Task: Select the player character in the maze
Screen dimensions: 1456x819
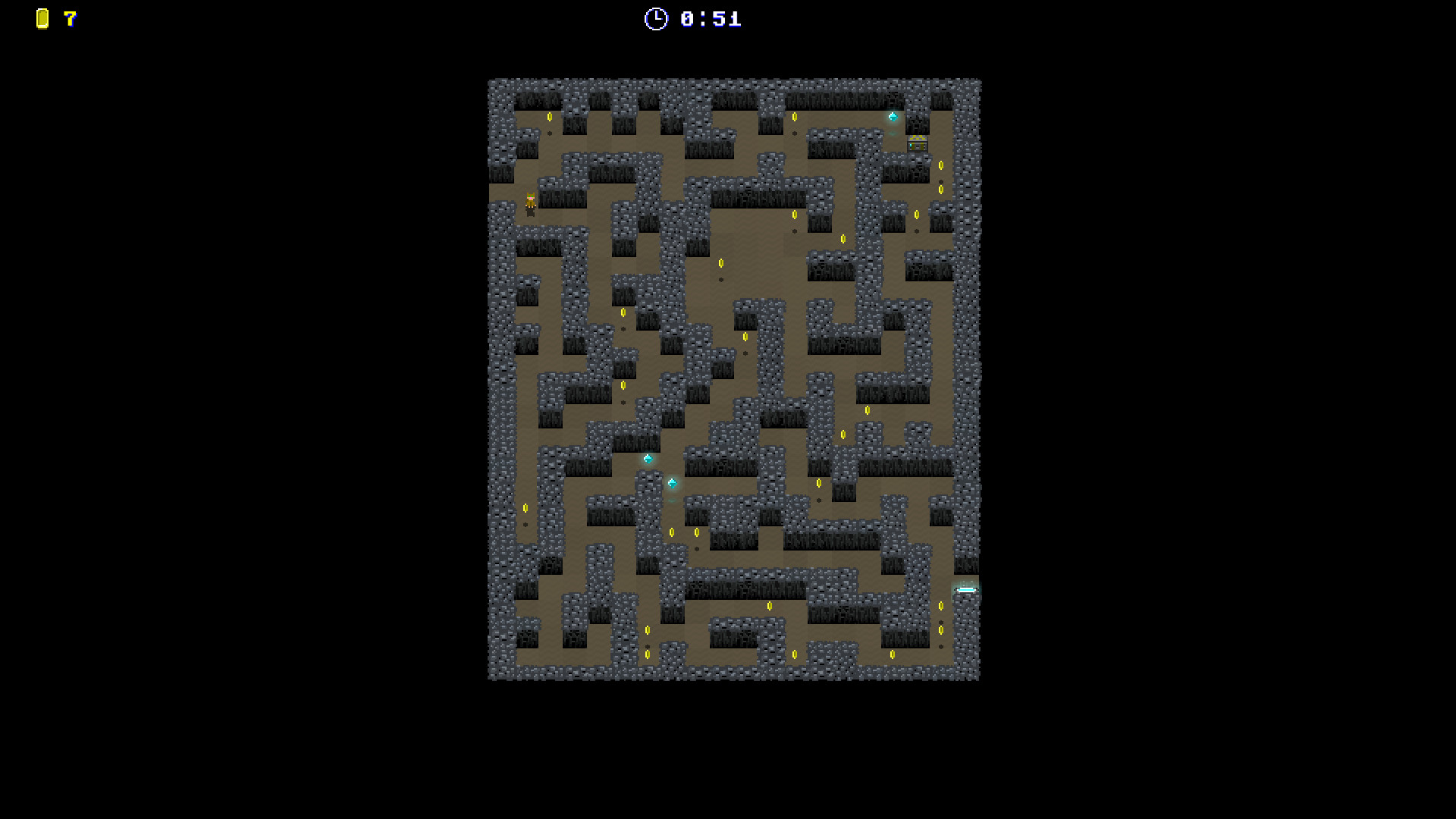Action: [531, 201]
